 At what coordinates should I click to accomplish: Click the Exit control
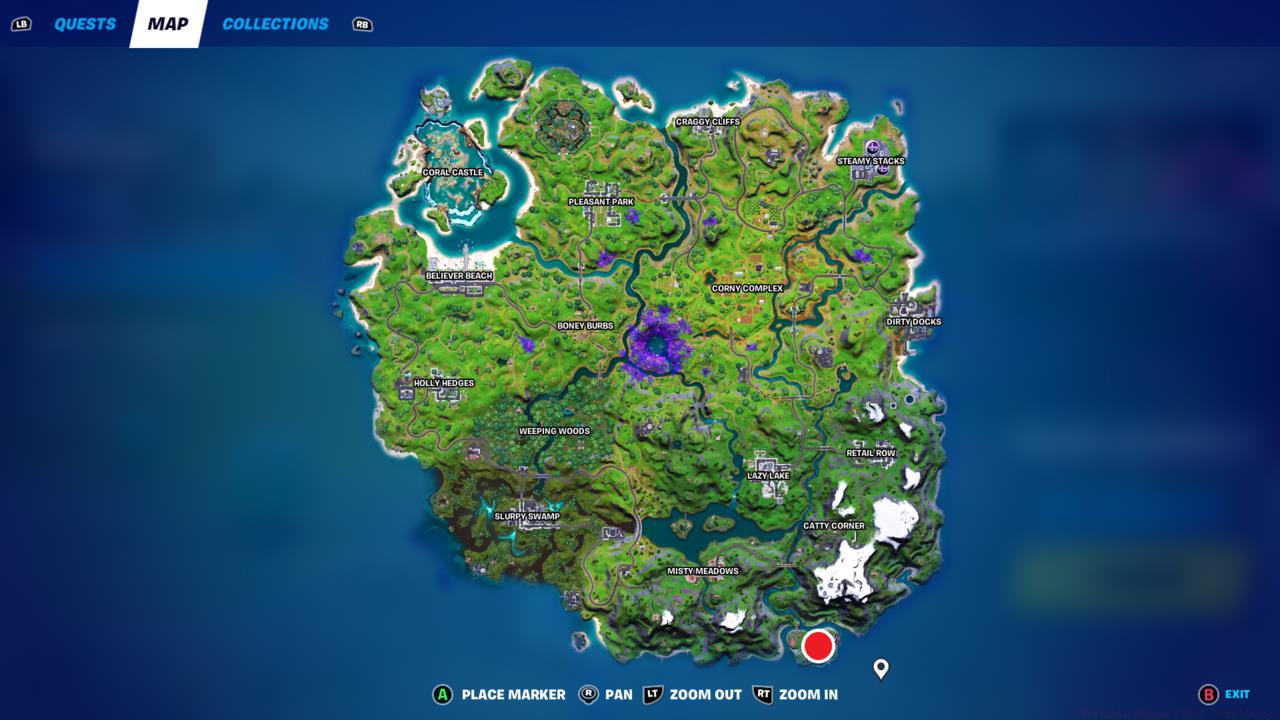click(1238, 694)
